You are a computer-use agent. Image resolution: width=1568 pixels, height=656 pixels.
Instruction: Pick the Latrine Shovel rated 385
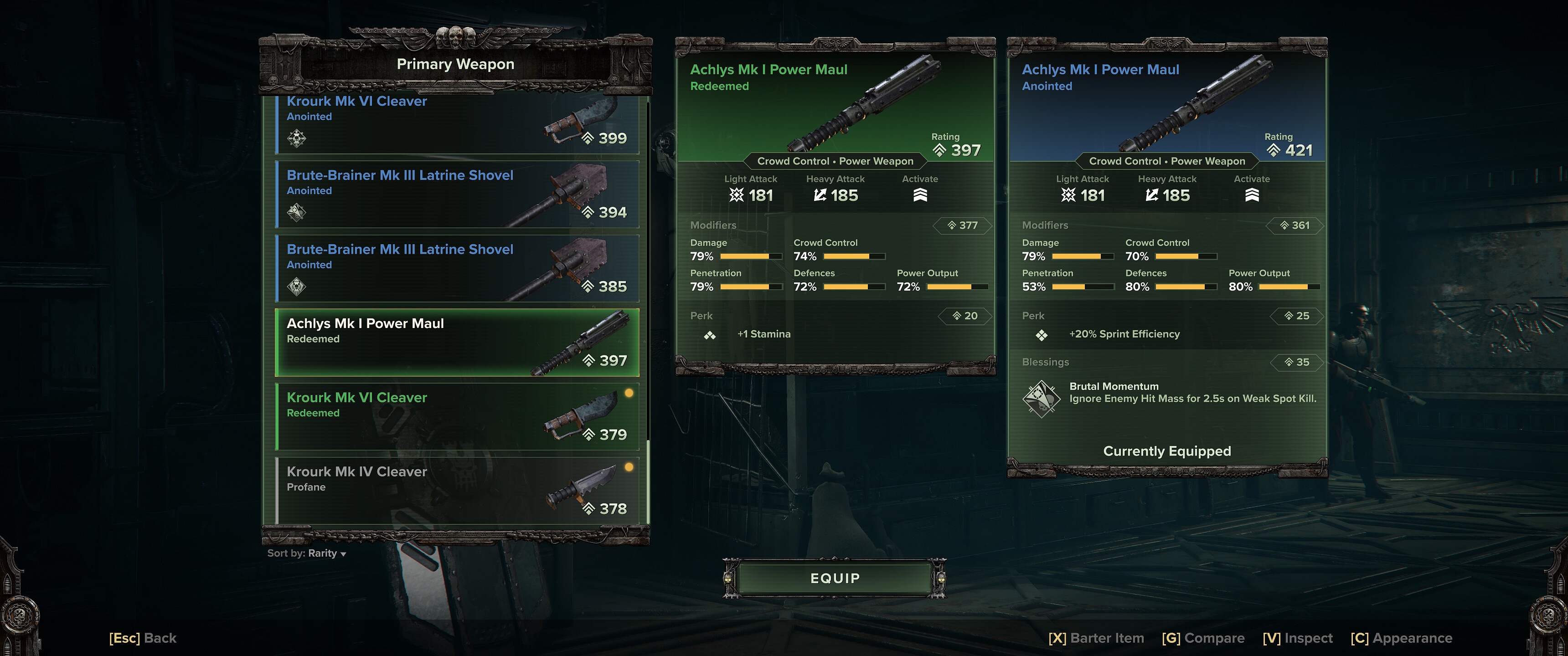[457, 268]
